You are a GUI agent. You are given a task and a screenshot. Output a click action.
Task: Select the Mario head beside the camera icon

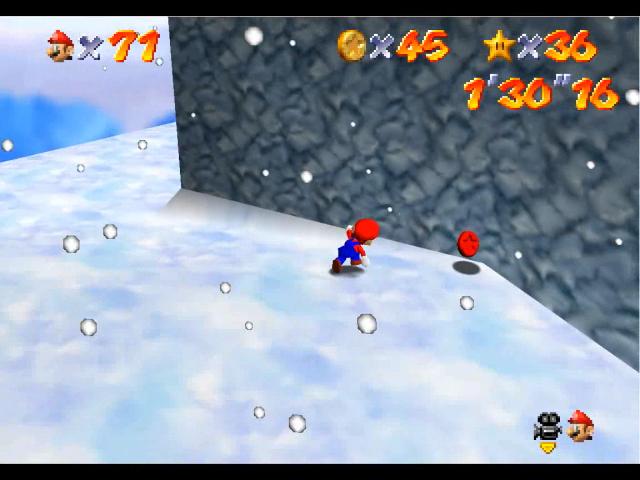[579, 427]
